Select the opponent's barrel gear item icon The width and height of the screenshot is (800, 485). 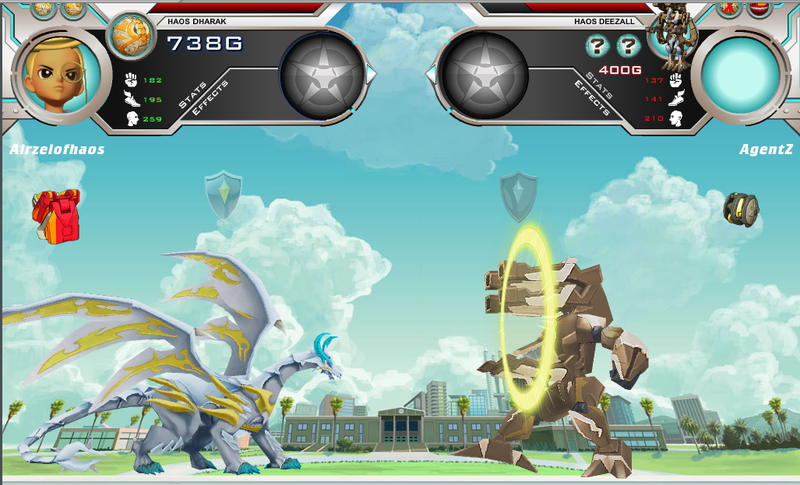(x=741, y=209)
